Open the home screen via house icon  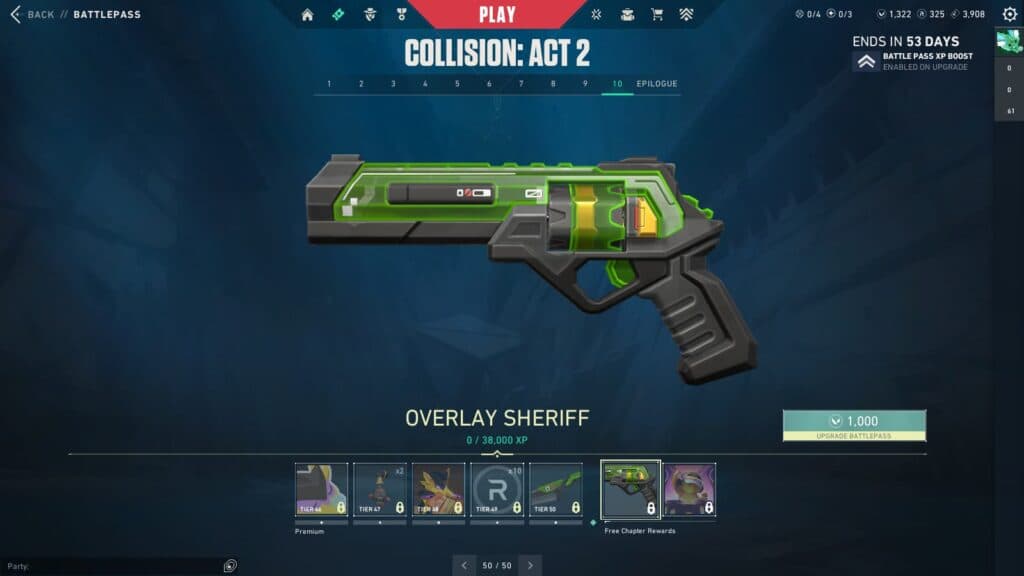coord(307,15)
